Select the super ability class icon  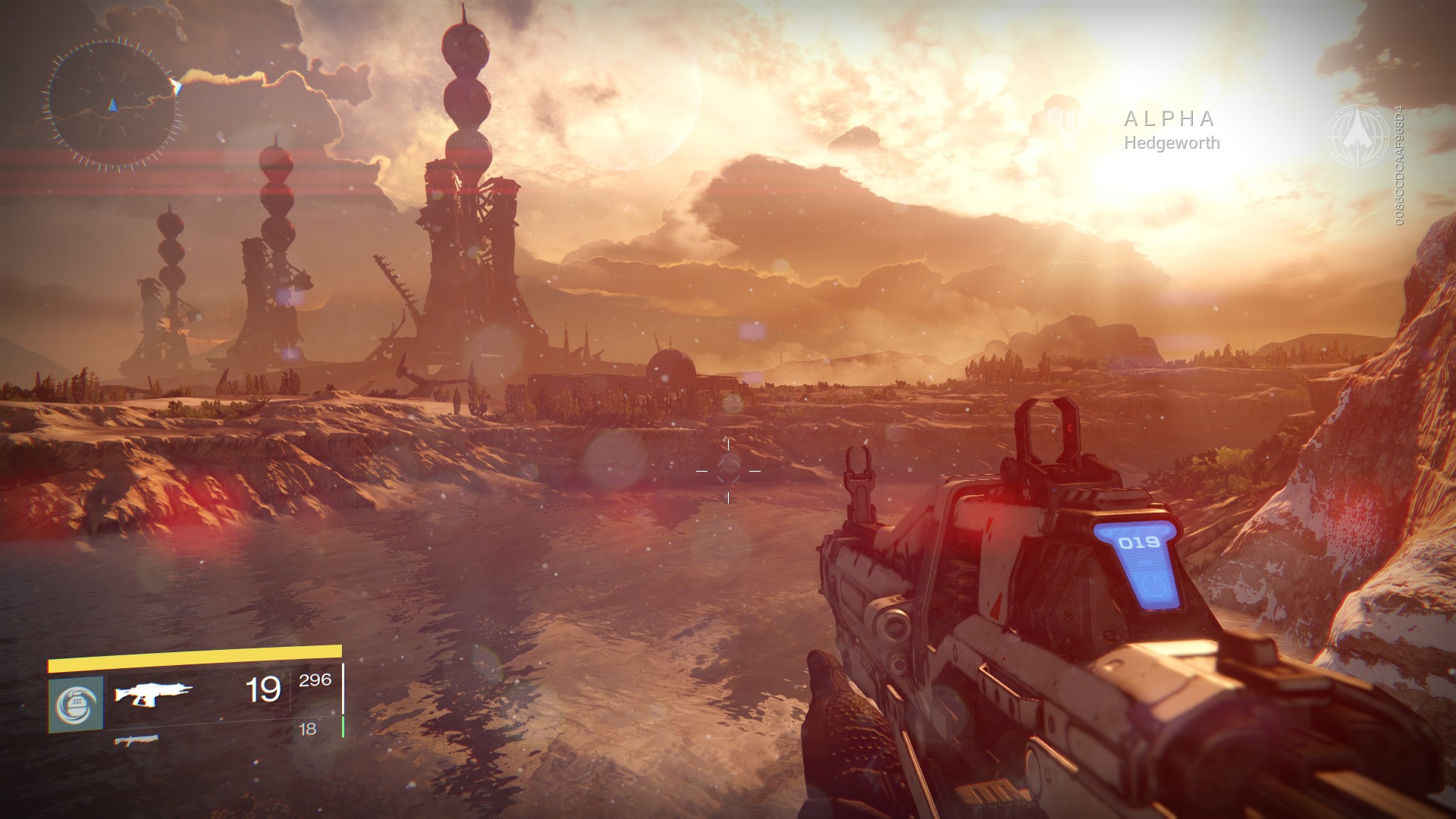[x=76, y=704]
